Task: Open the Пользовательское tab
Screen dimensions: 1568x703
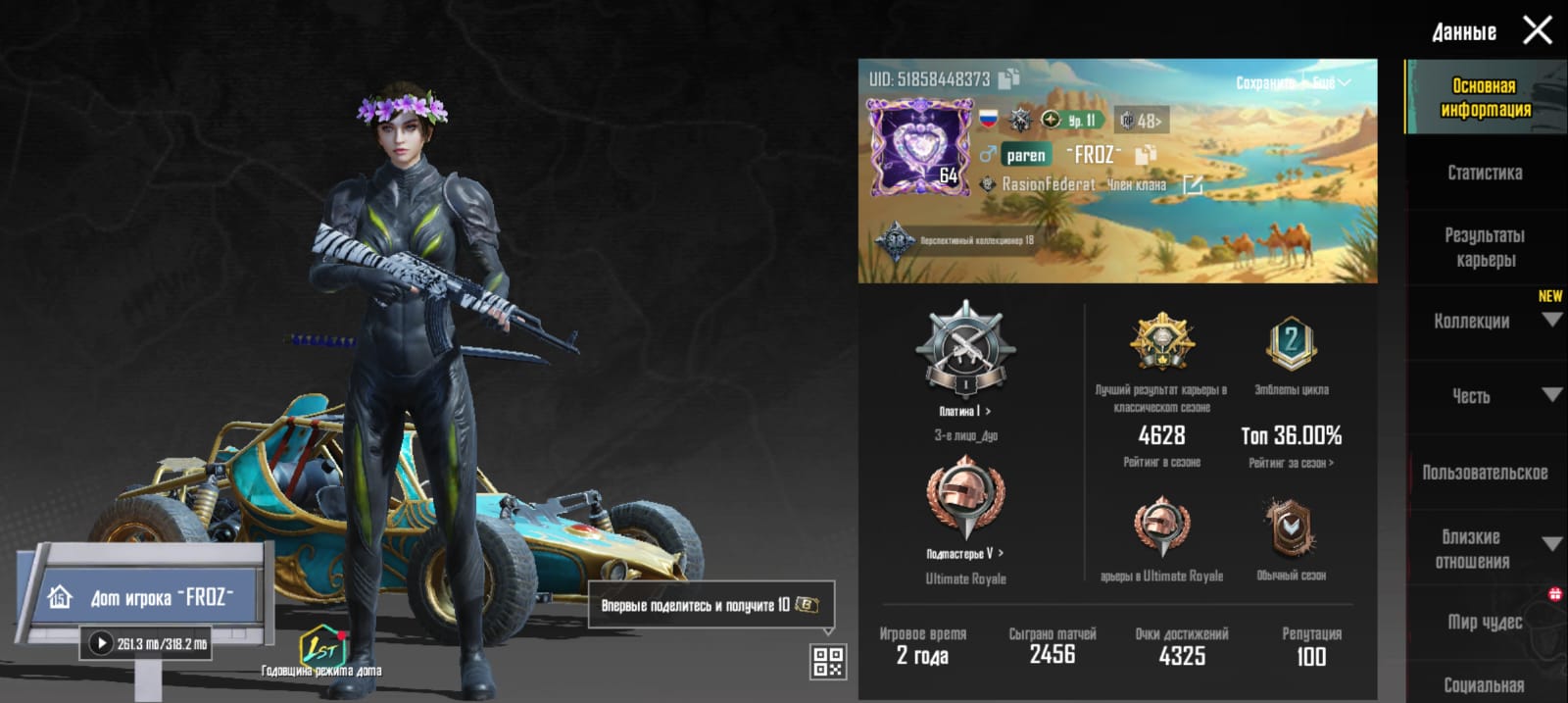Action: coord(1485,473)
